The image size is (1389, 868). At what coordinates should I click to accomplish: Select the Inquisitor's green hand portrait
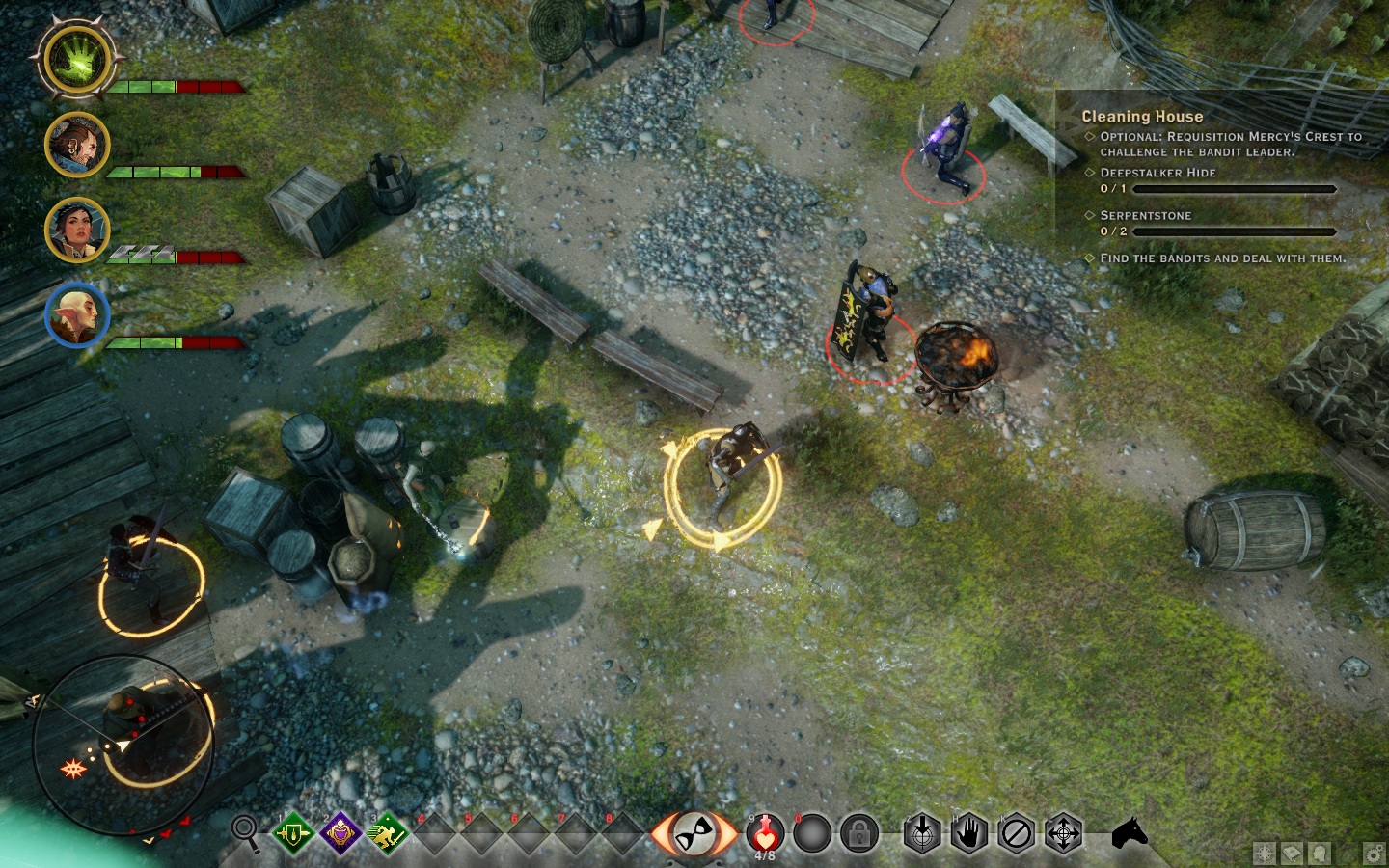click(77, 60)
